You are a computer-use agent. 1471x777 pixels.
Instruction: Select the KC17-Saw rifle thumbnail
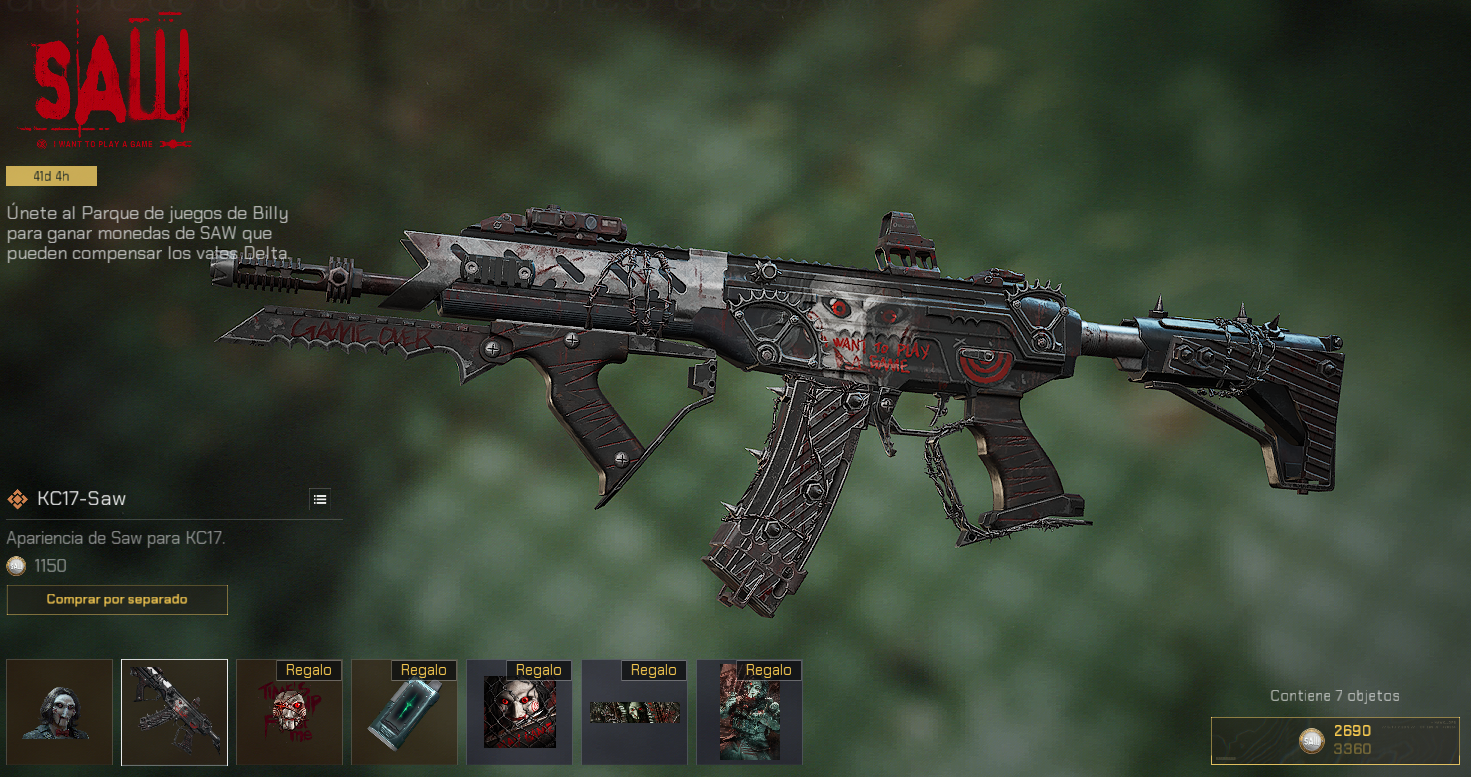[x=174, y=712]
